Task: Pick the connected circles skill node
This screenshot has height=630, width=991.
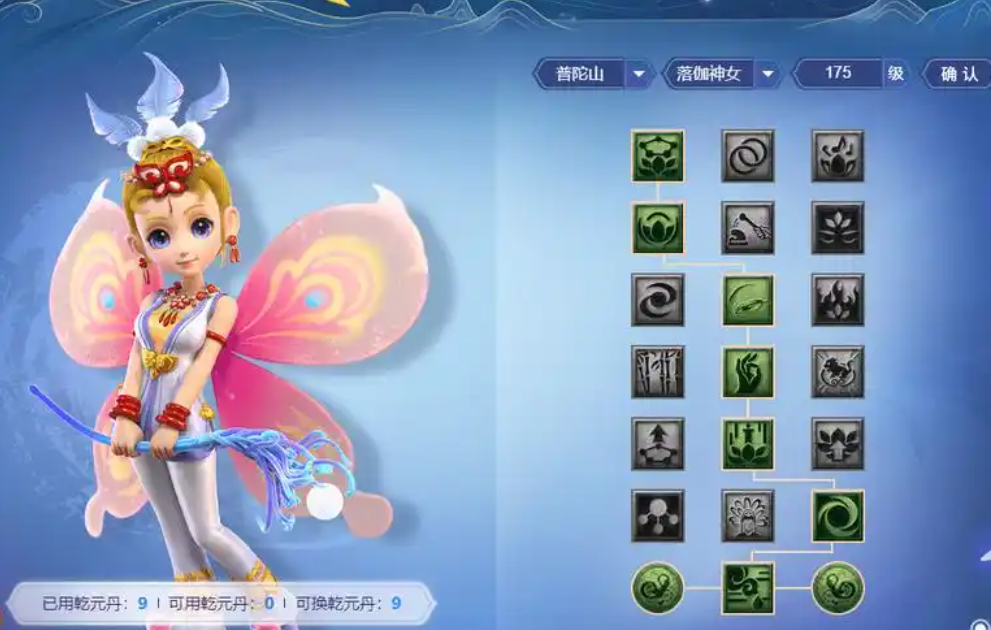Action: (x=657, y=516)
